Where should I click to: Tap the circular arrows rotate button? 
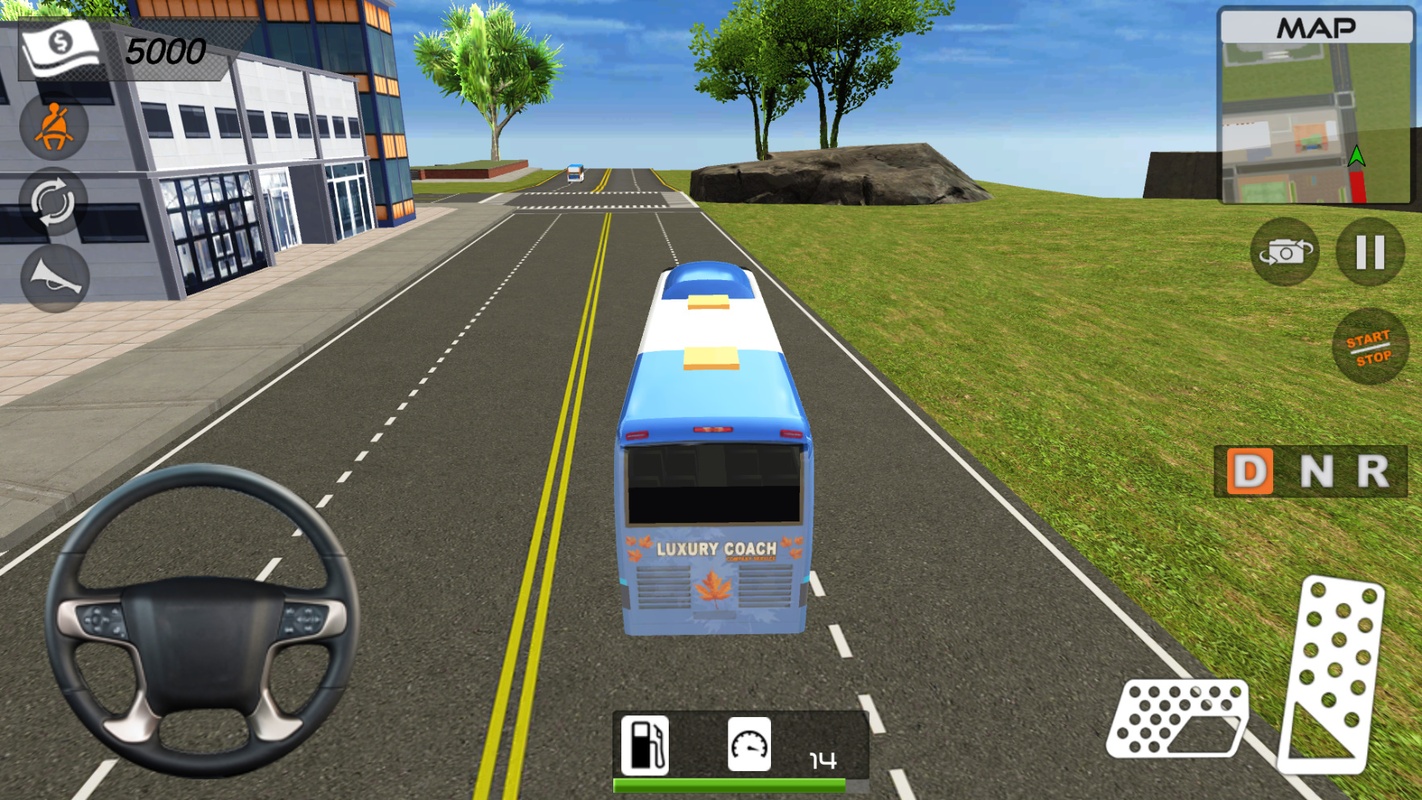coord(54,203)
